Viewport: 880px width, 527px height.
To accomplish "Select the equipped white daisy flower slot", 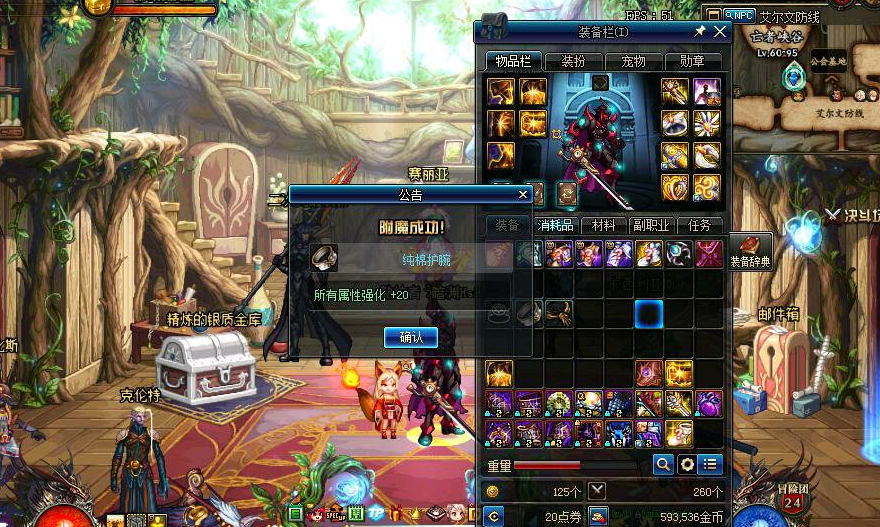I will (x=707, y=123).
